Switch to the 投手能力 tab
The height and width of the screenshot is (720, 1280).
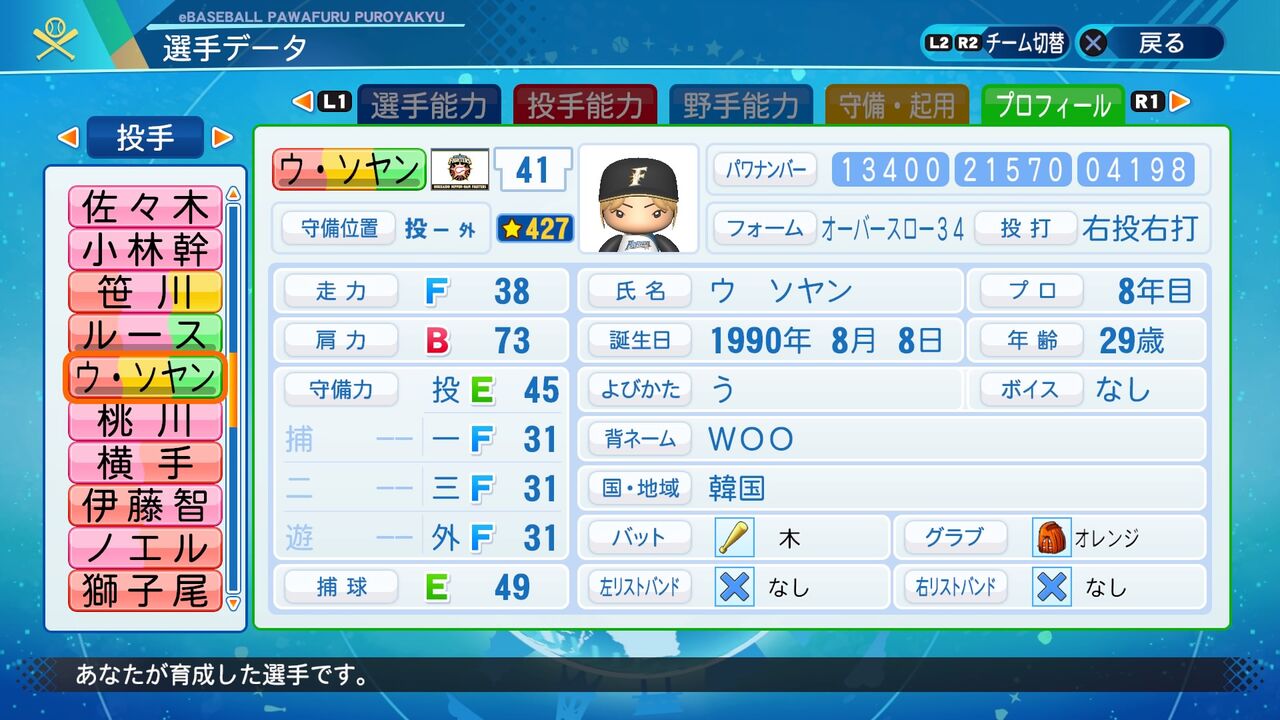585,102
